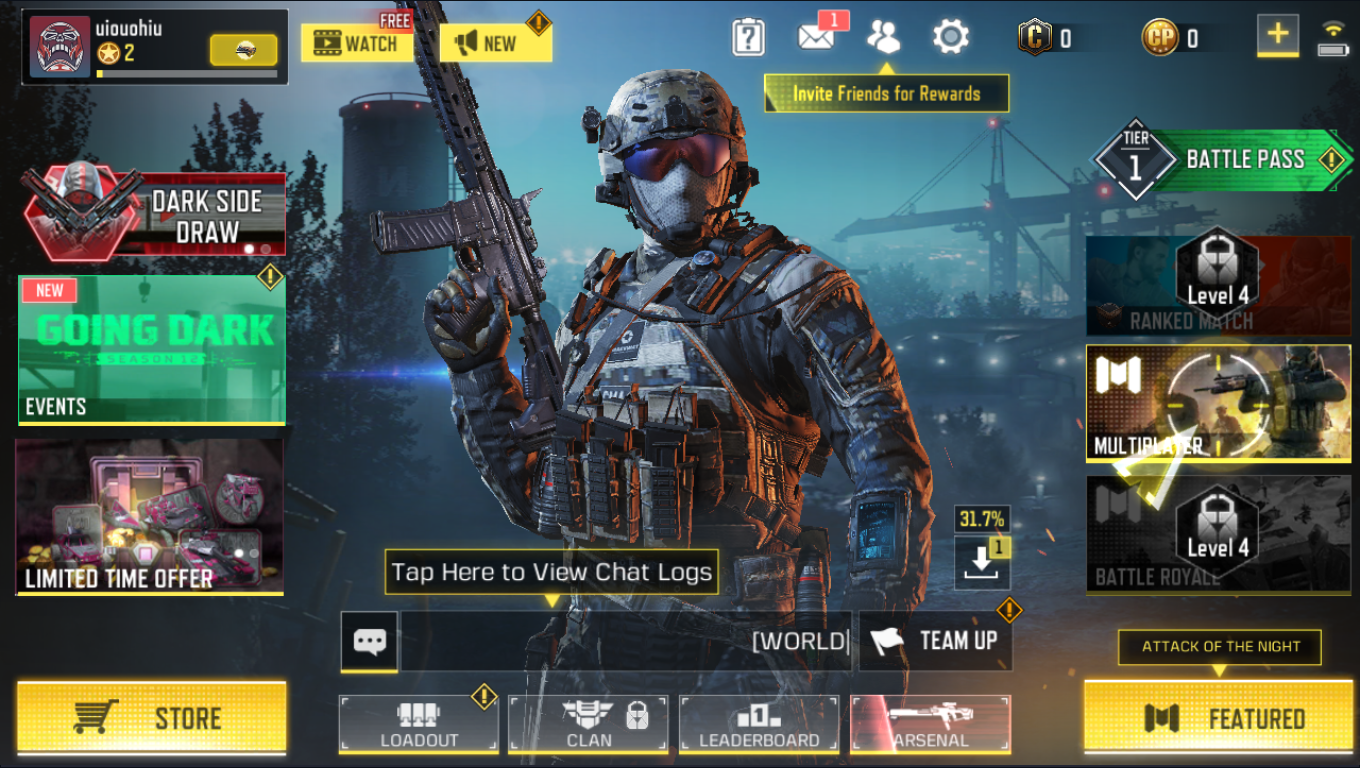Click the Team Up button

[x=935, y=641]
